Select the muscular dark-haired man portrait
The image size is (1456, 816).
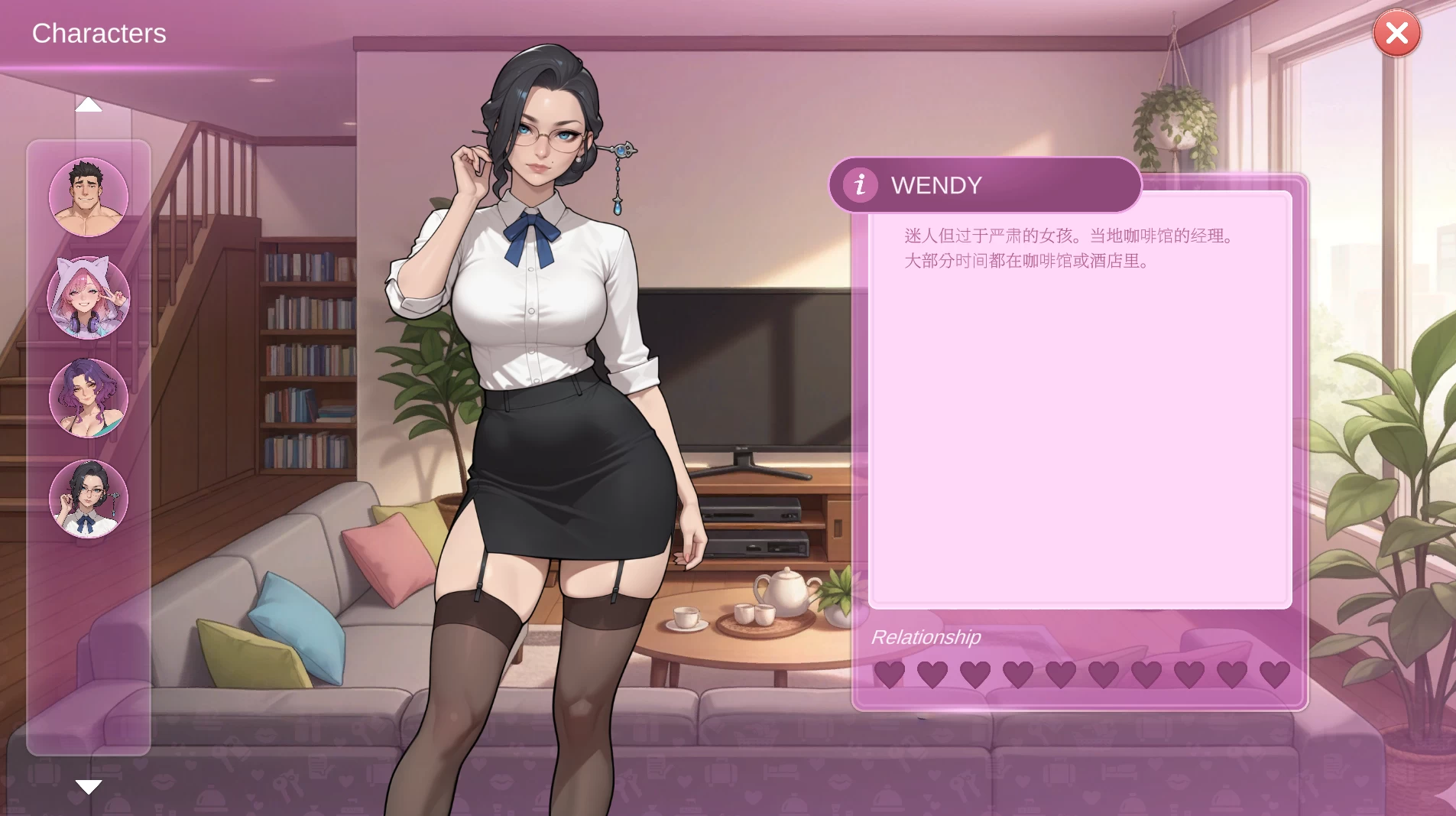click(89, 197)
